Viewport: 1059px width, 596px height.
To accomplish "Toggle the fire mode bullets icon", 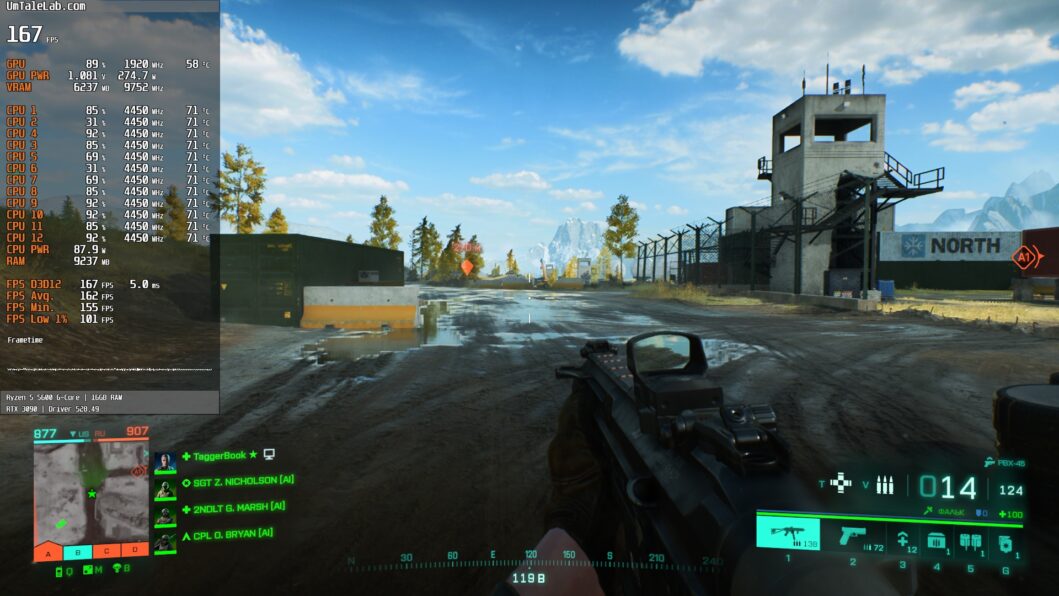I will click(x=885, y=485).
